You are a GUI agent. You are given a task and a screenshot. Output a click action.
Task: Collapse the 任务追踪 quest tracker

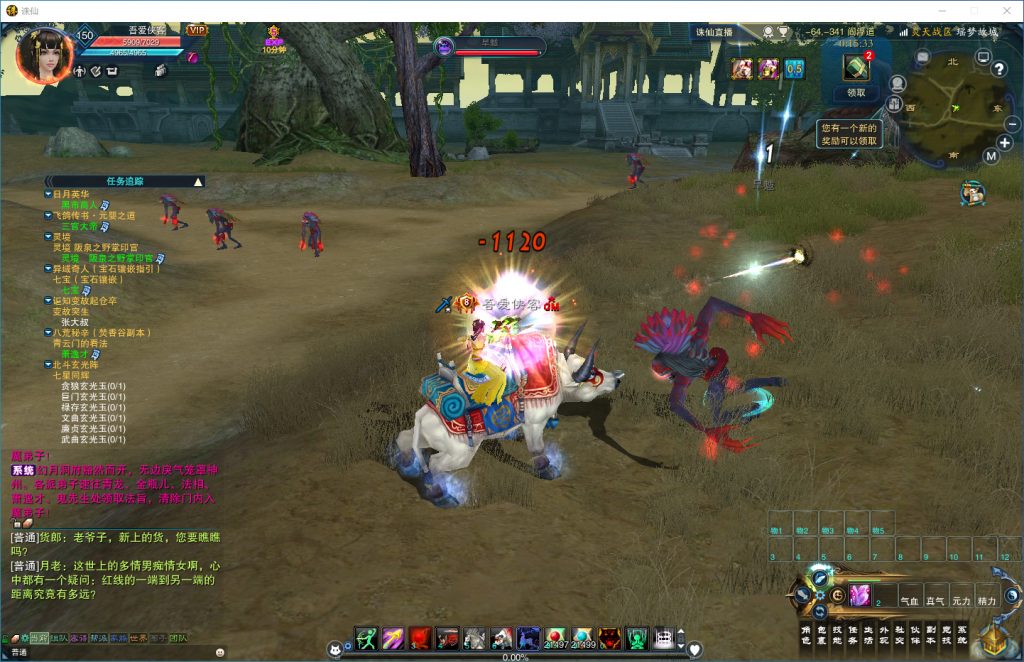(x=198, y=182)
